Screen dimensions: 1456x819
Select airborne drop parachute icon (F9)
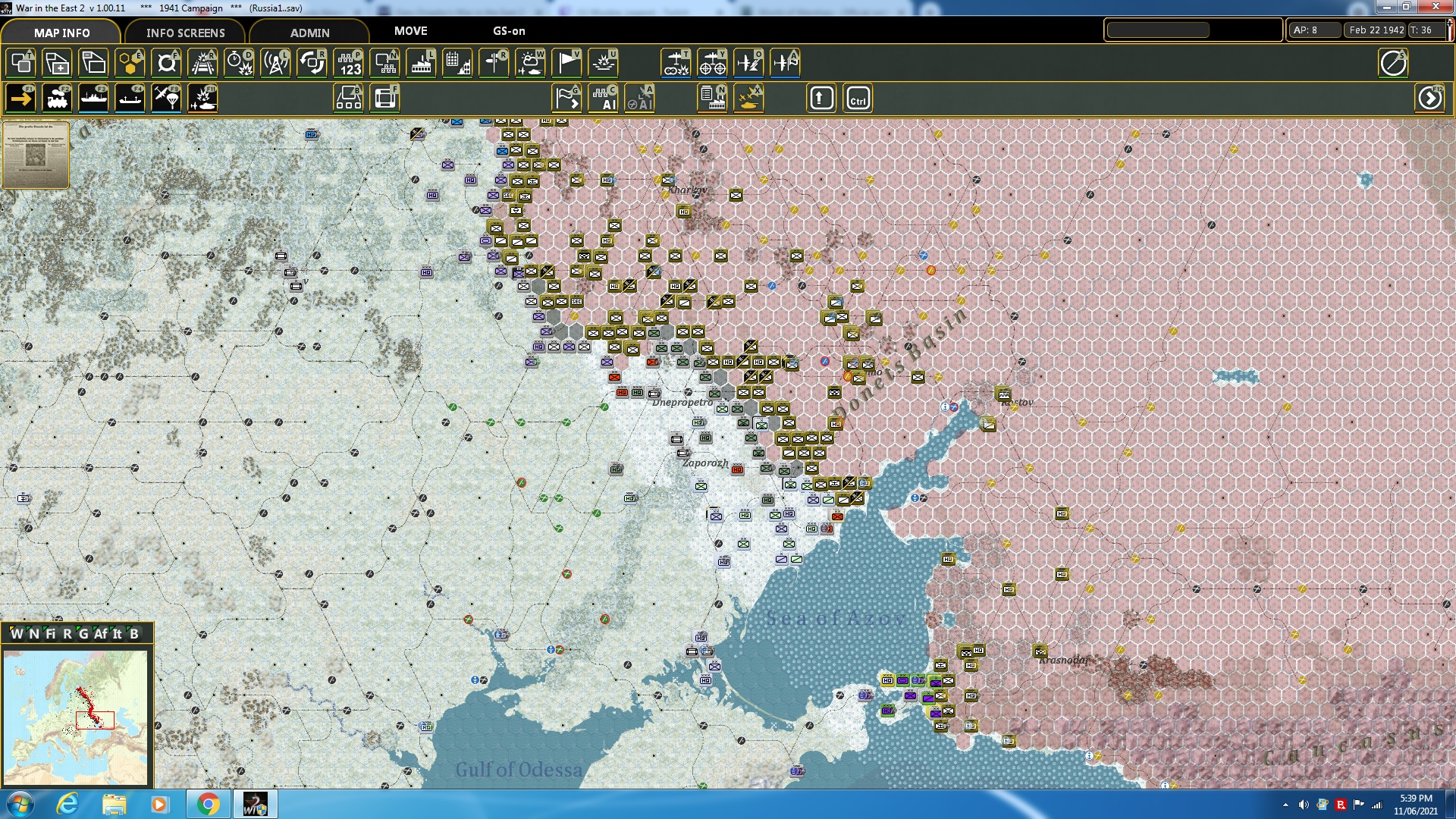[x=166, y=99]
